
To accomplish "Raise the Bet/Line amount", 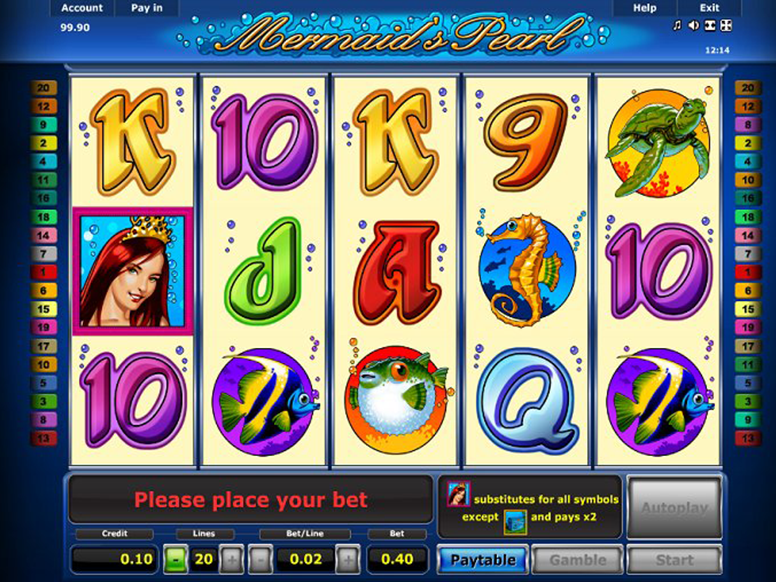I will tap(348, 559).
